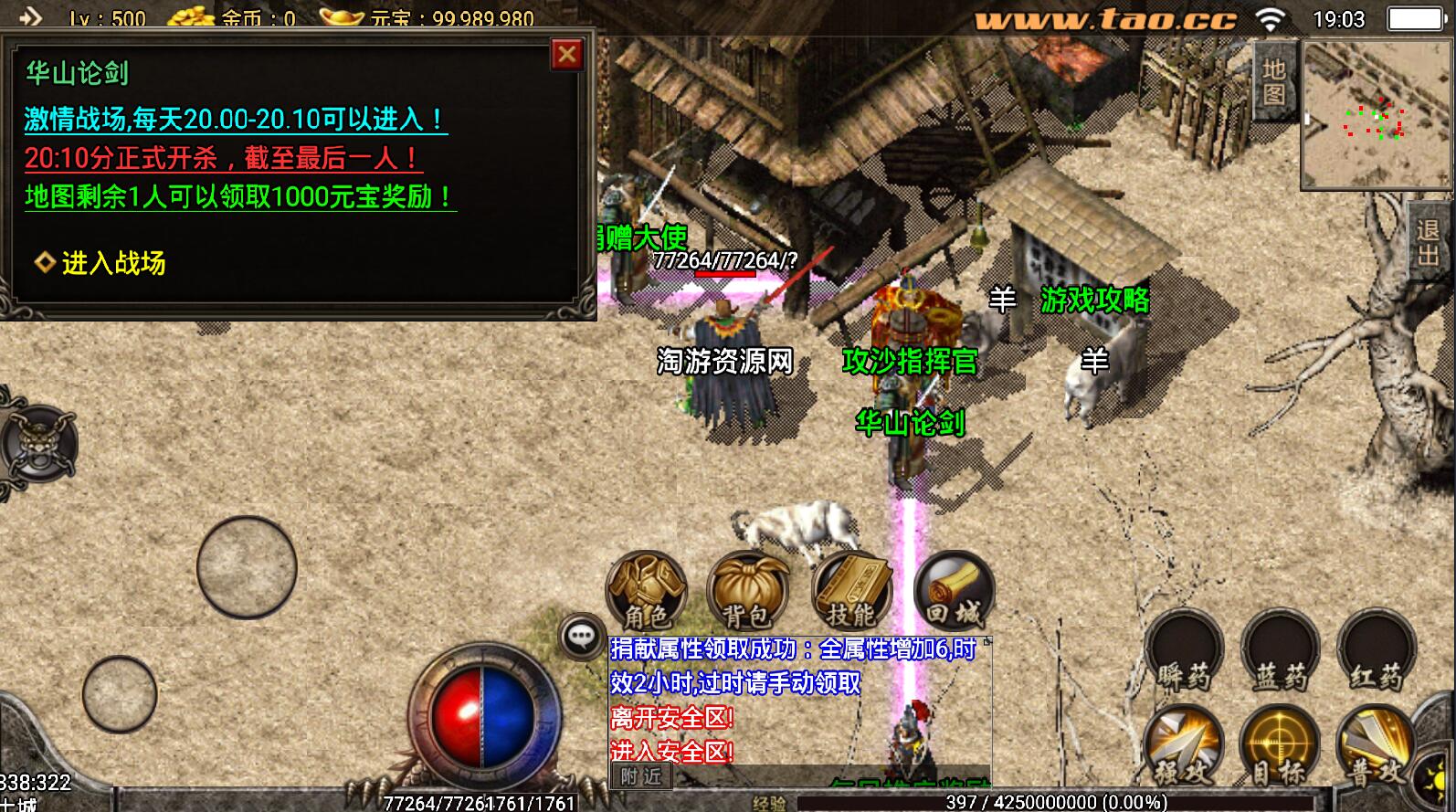Activate the 强攻 strong attack skill
The width and height of the screenshot is (1456, 812).
pos(1184,747)
